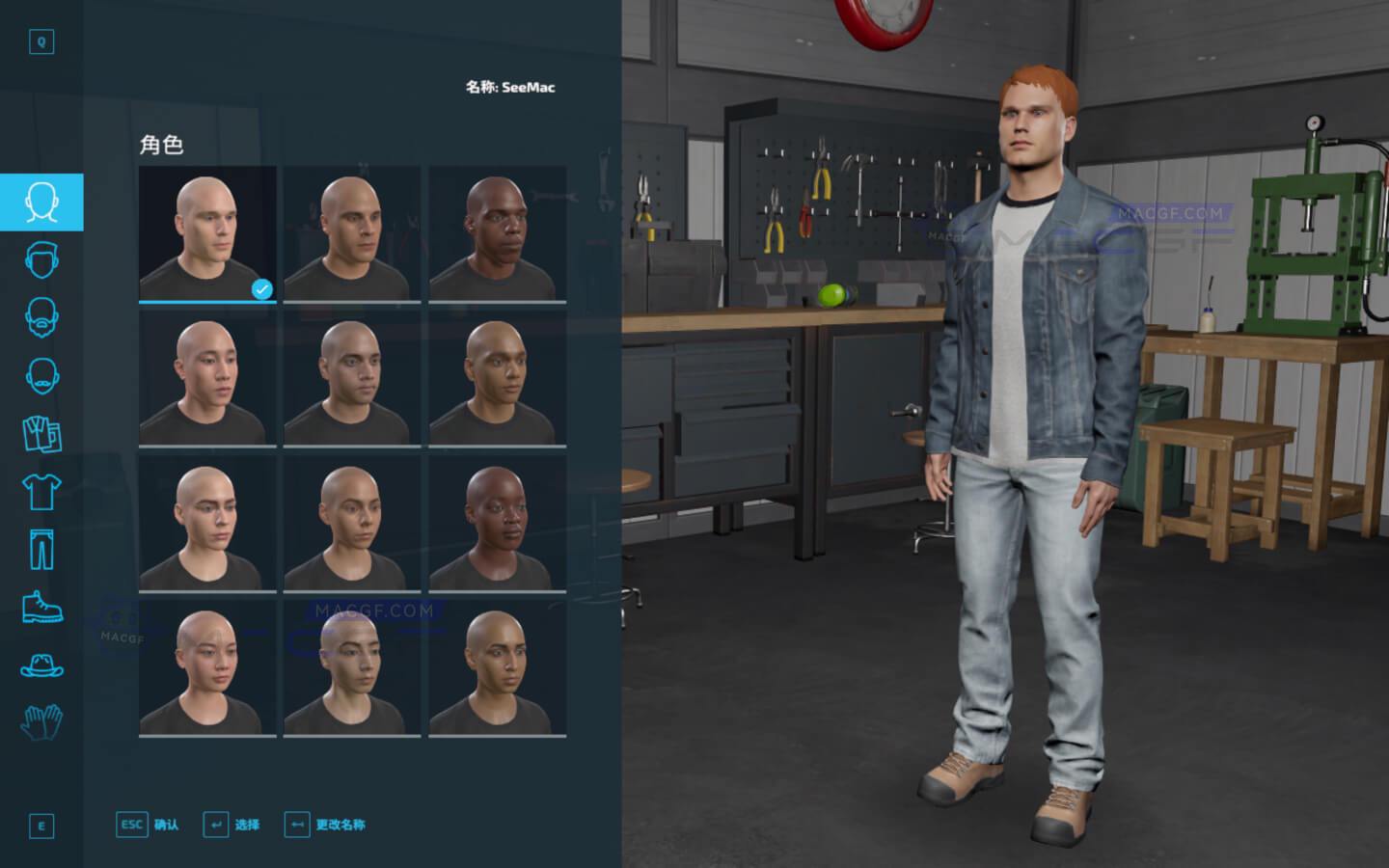Pick the darkest-skinned female face

point(497,524)
